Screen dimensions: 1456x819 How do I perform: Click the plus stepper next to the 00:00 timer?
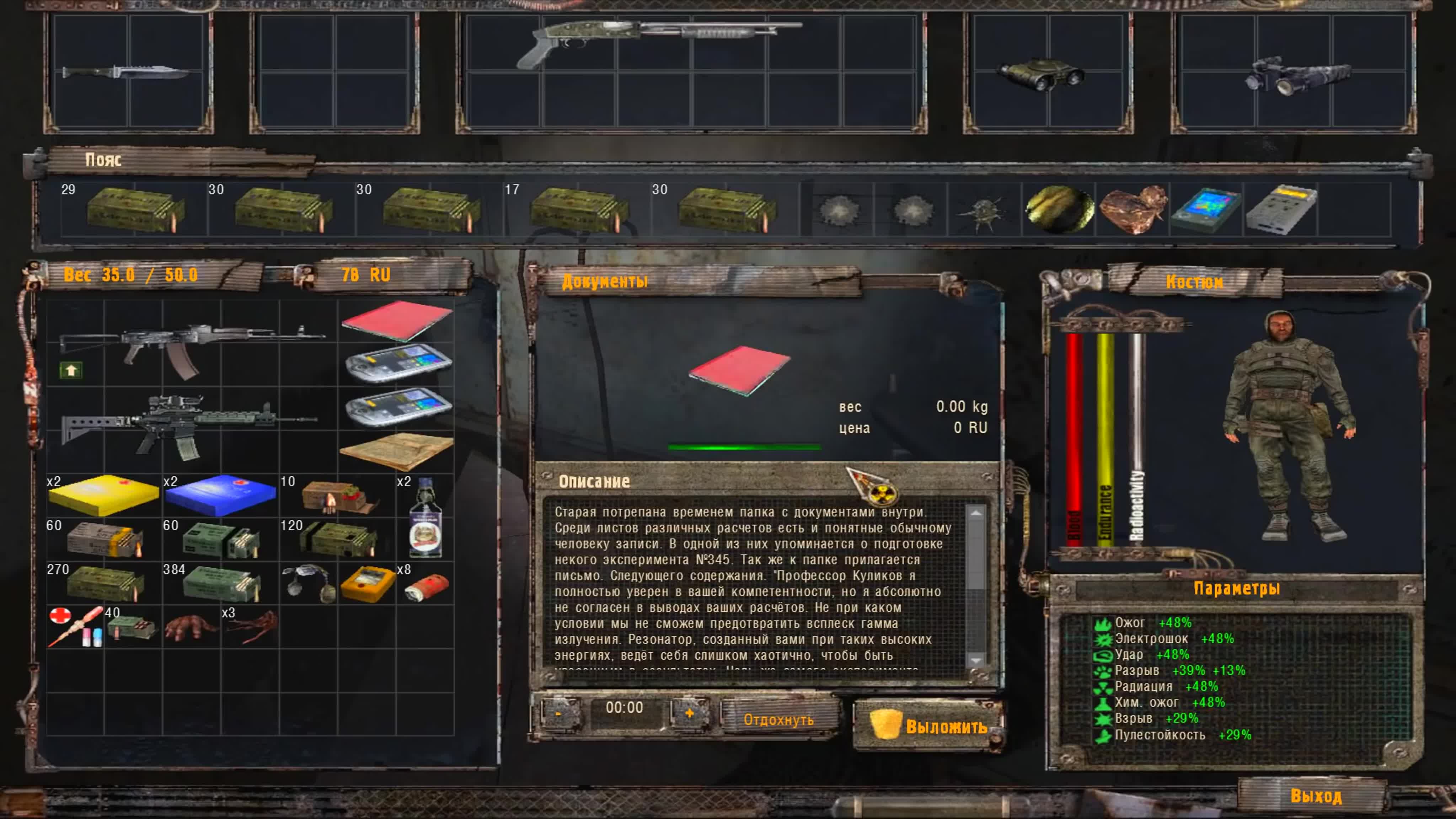689,713
